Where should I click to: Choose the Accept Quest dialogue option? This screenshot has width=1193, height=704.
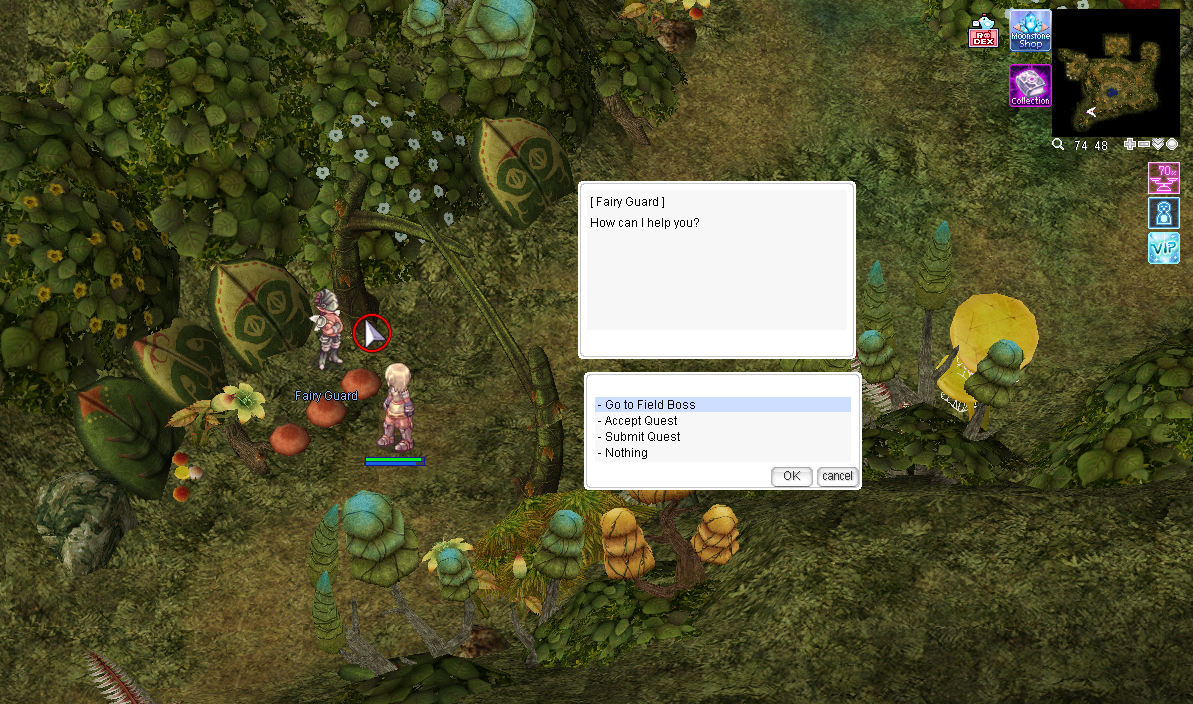click(x=641, y=421)
